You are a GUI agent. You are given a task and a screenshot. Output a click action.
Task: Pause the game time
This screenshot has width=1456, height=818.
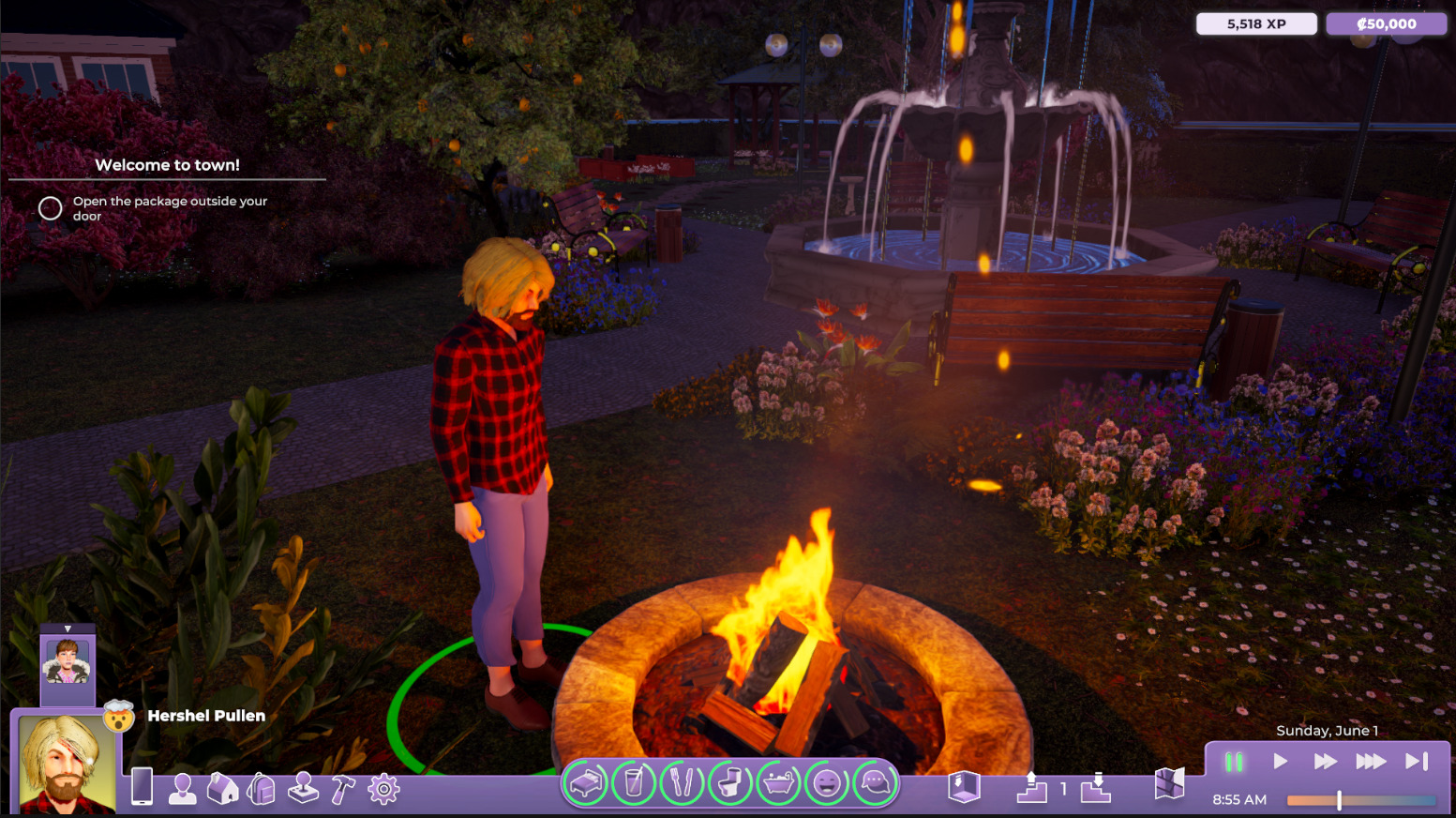click(1234, 762)
